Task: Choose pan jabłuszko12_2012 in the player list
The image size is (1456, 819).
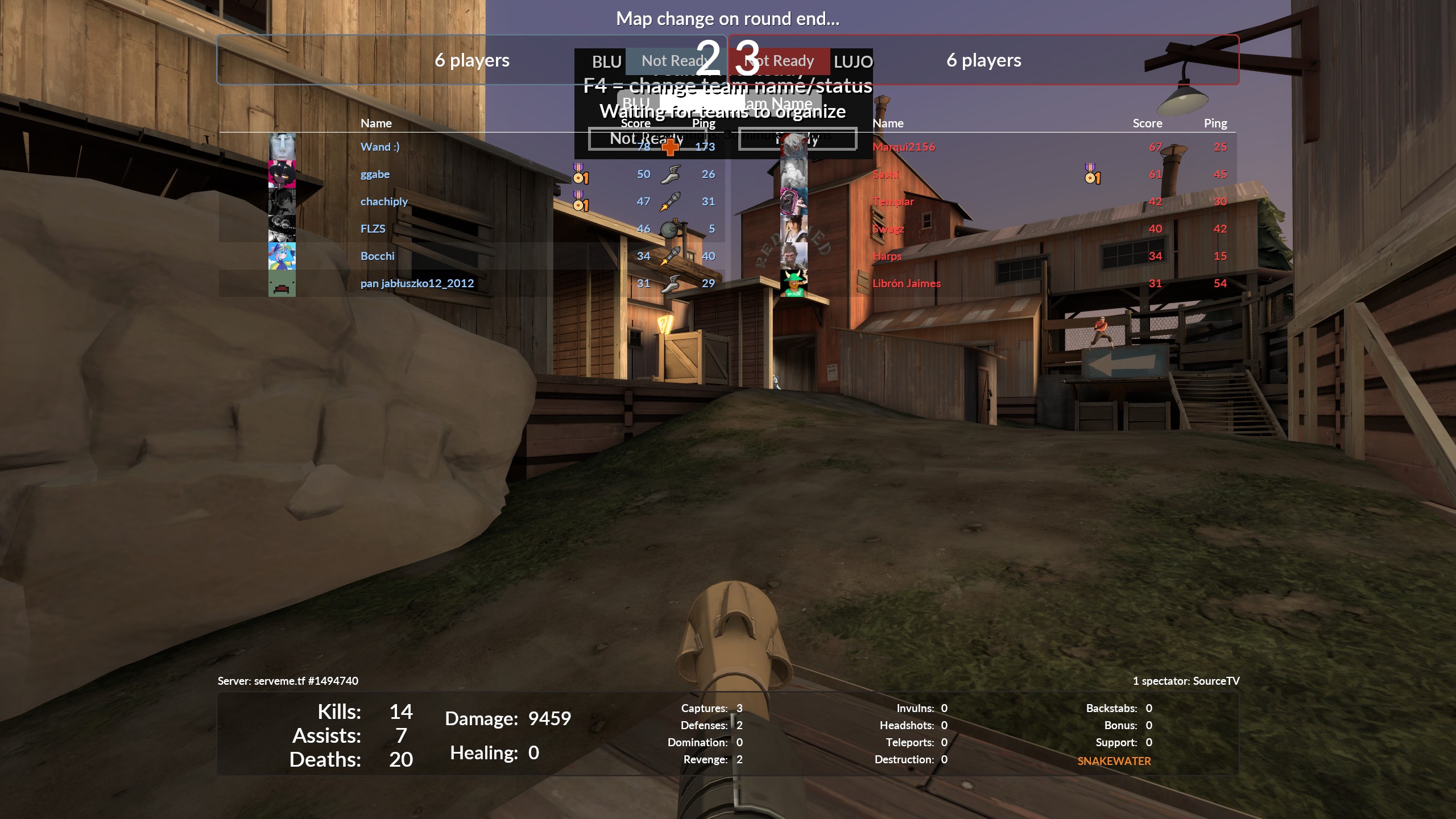Action: [417, 283]
